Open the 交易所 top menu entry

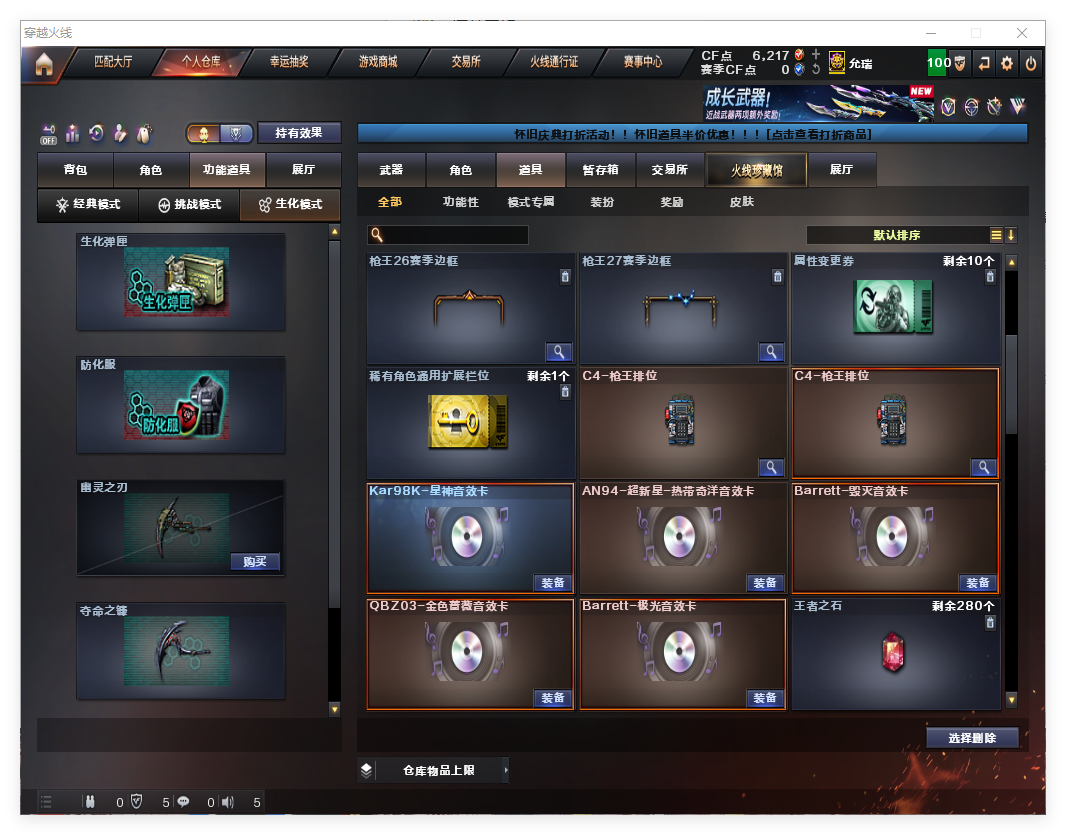(465, 62)
